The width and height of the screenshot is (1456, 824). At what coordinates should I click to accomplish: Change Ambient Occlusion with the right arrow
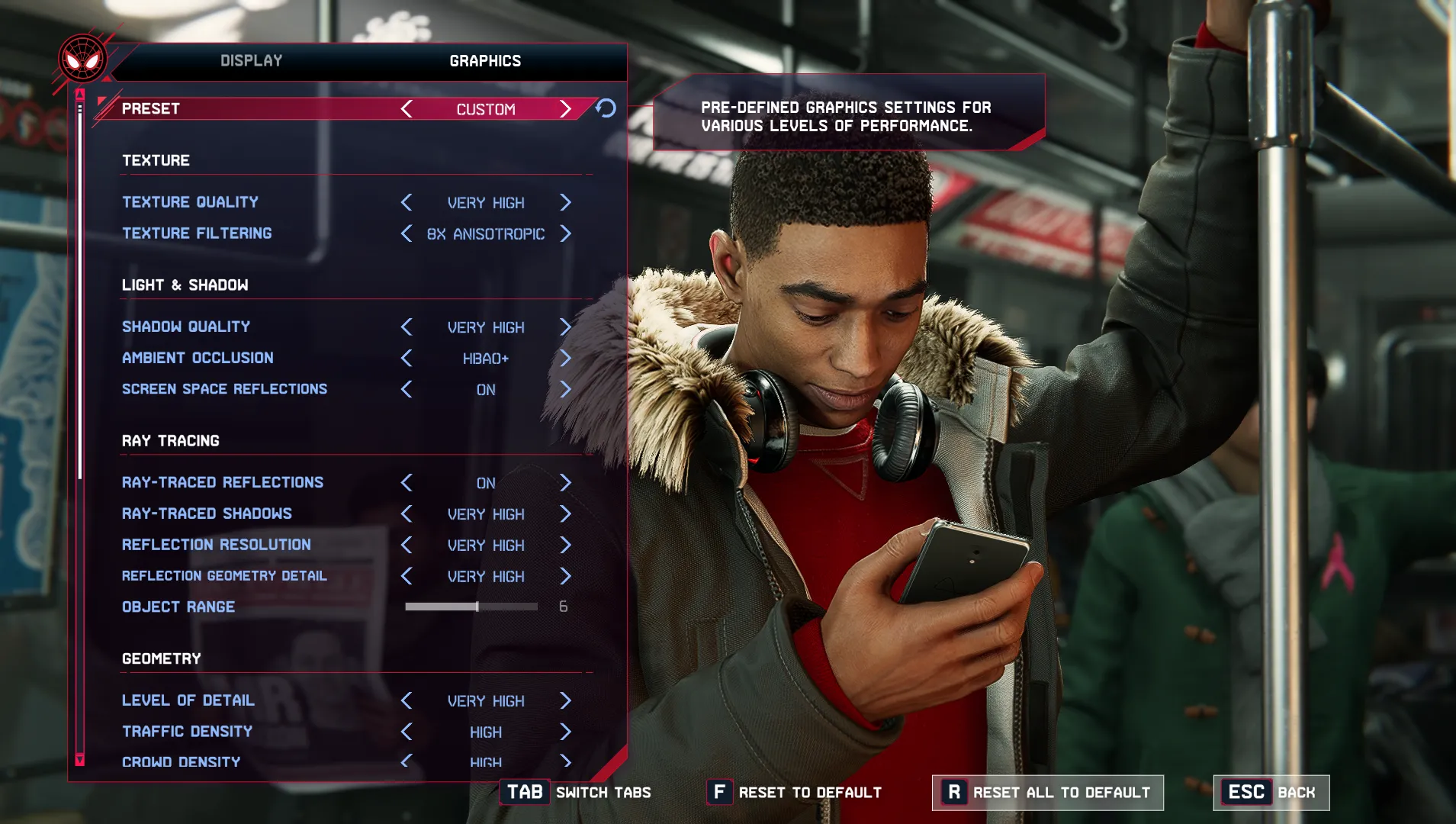coord(565,358)
